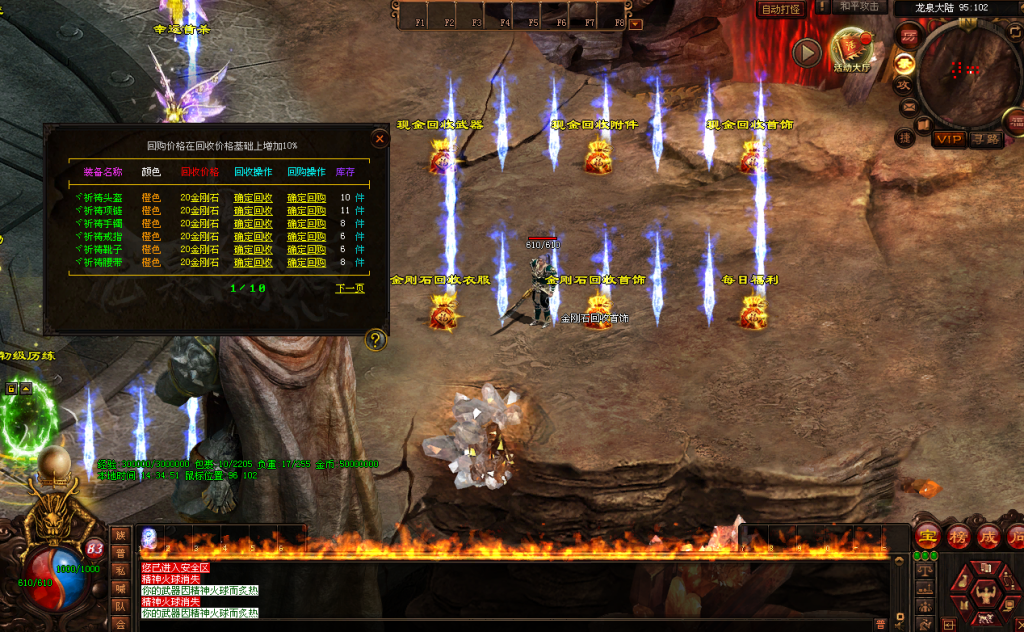Open the 活动大厅 activity hall

[850, 50]
